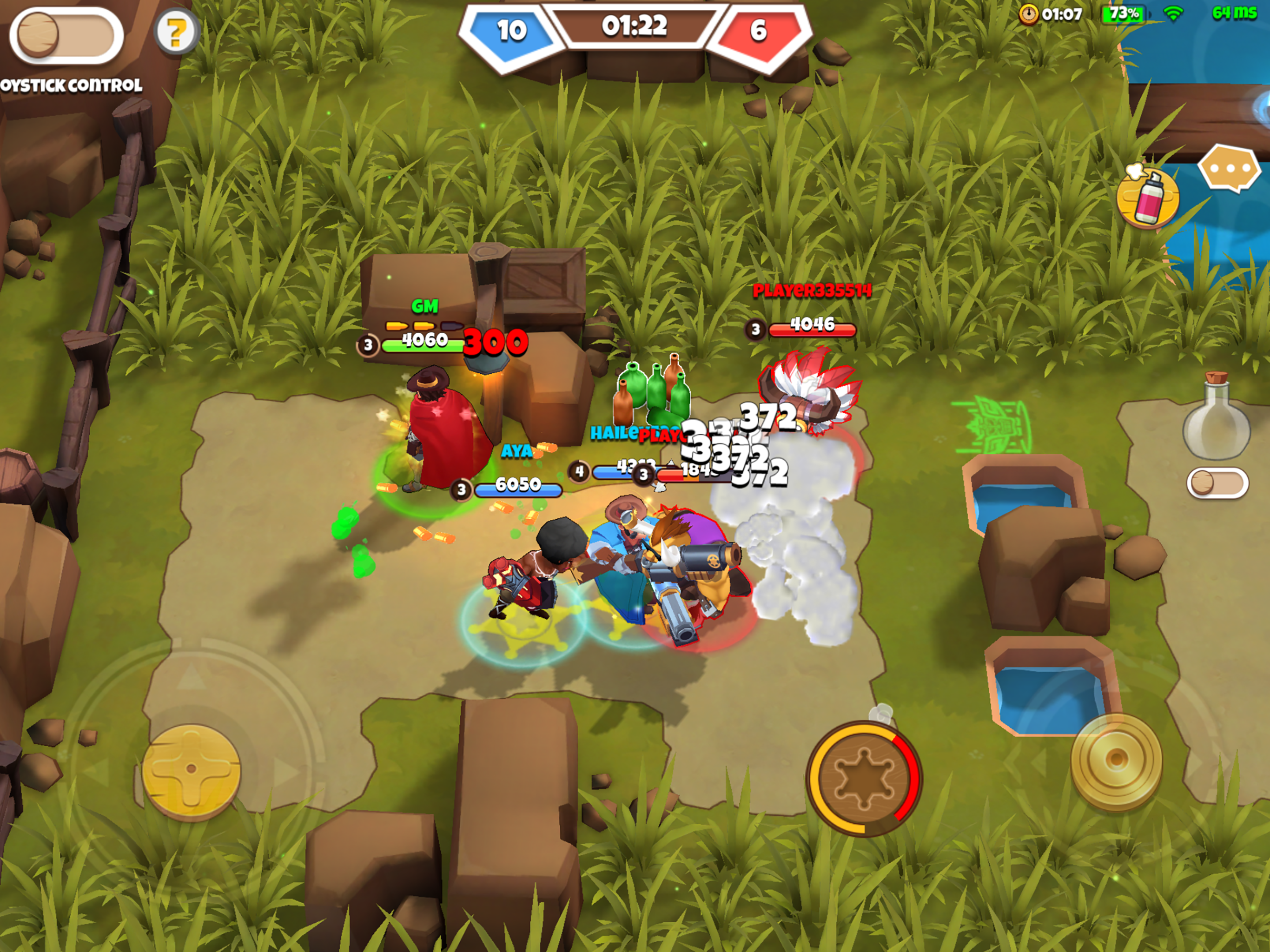The width and height of the screenshot is (1270, 952).
Task: Tap the yellow movement joystick pad
Action: 191,769
